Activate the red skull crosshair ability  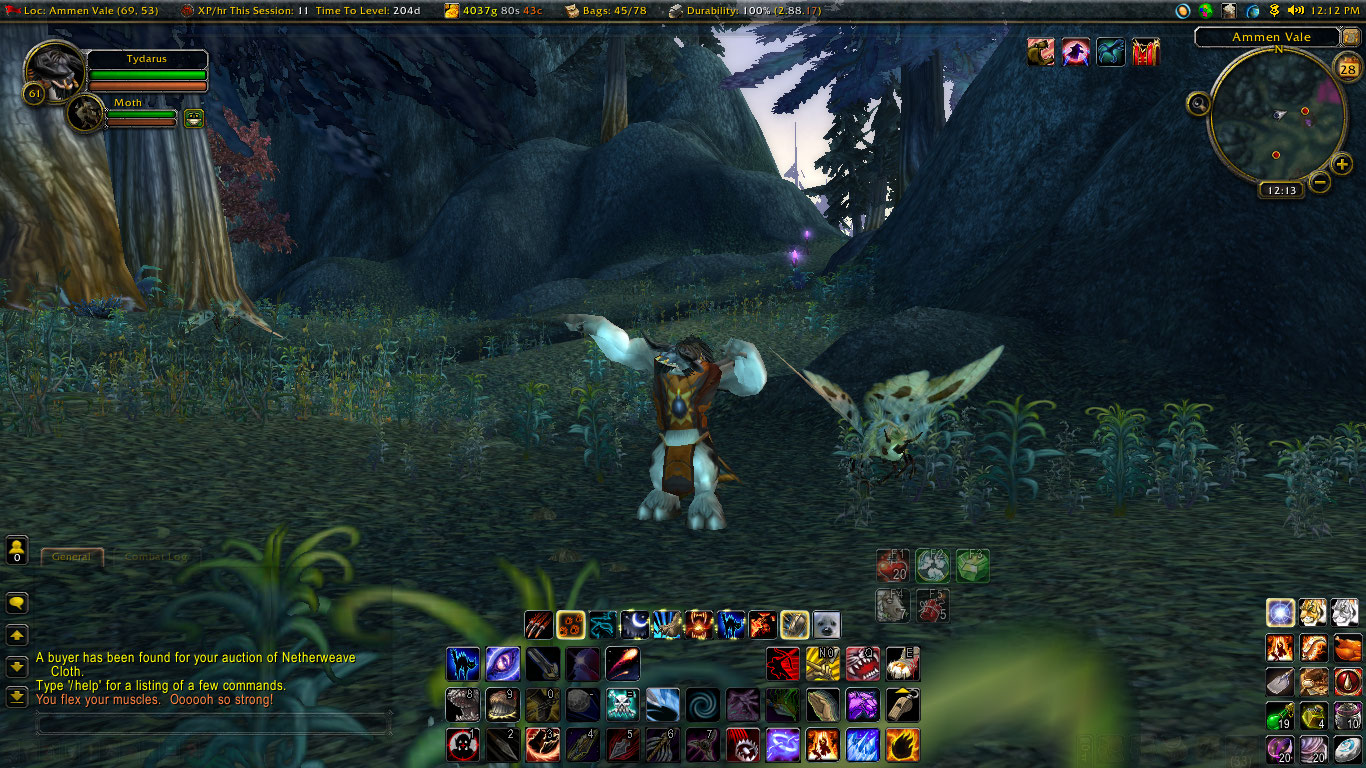click(462, 745)
